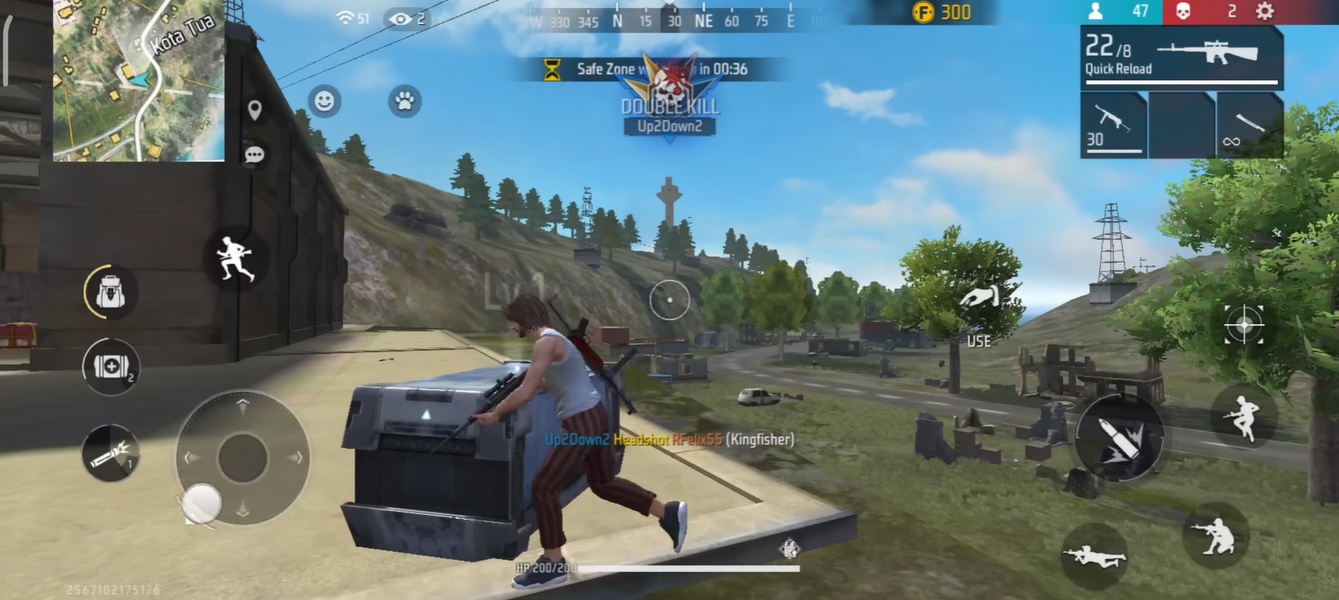Tap the smiley emote button
Viewport: 1339px width, 600px height.
click(324, 101)
